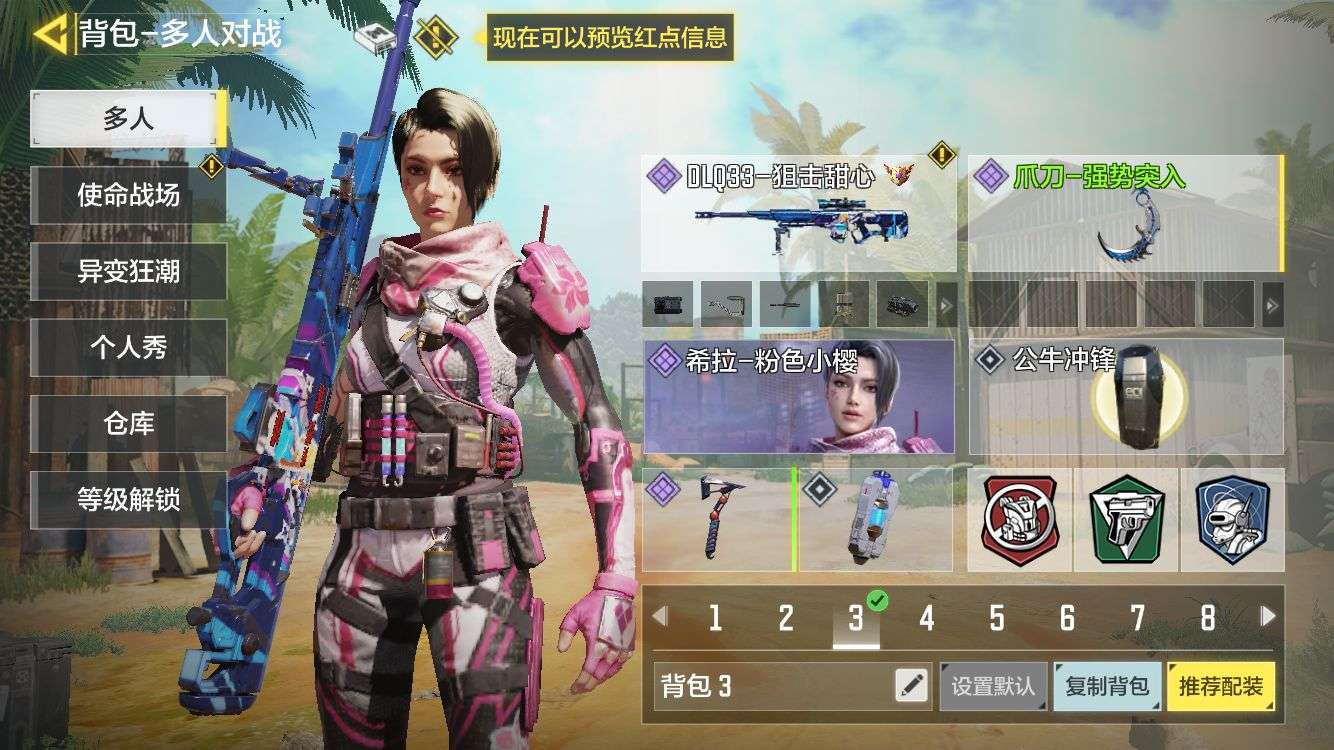Expand more sniper attachments with the right arrow
Image resolution: width=1334 pixels, height=750 pixels.
click(x=943, y=305)
